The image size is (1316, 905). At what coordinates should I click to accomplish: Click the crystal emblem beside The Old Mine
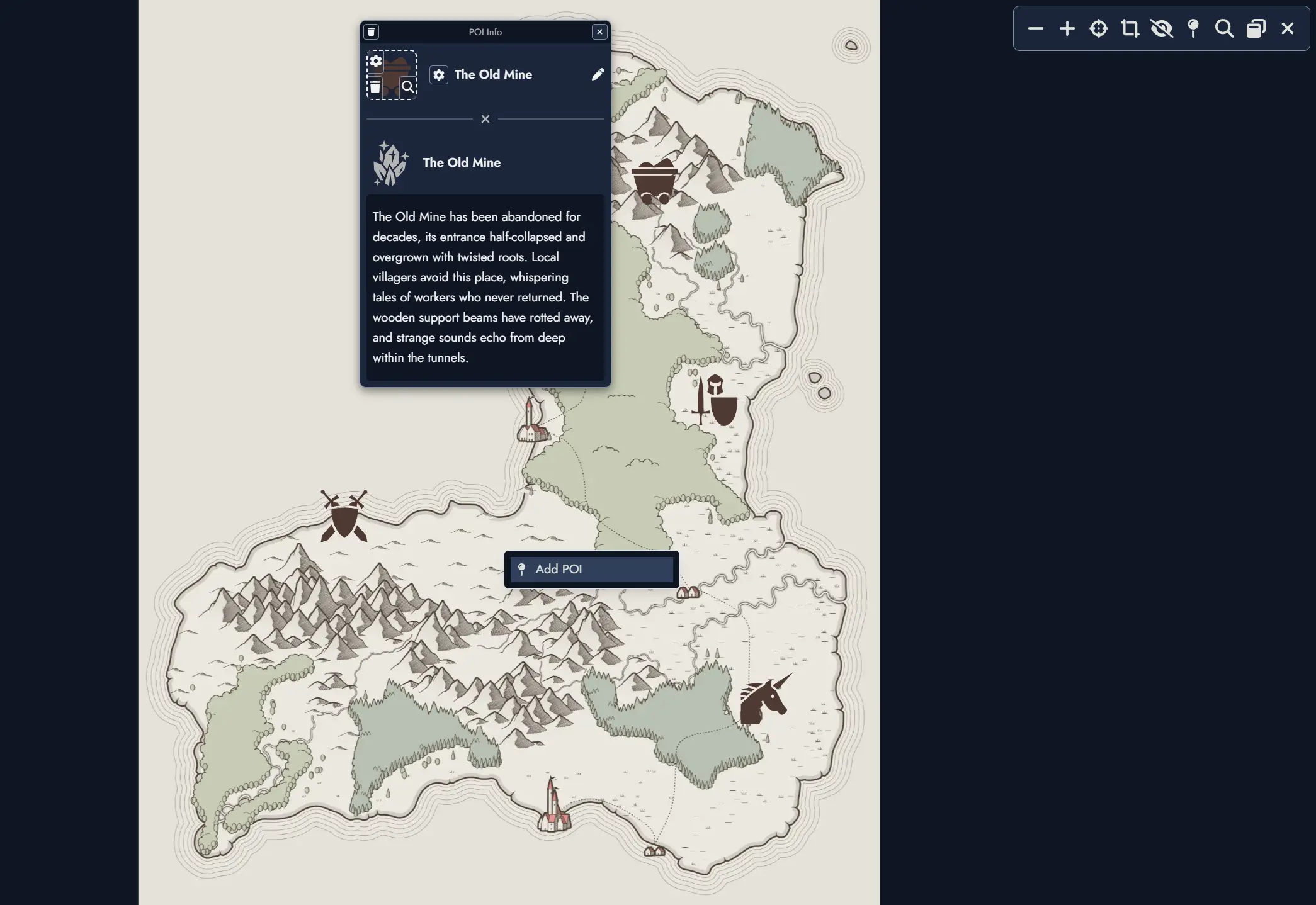click(390, 162)
